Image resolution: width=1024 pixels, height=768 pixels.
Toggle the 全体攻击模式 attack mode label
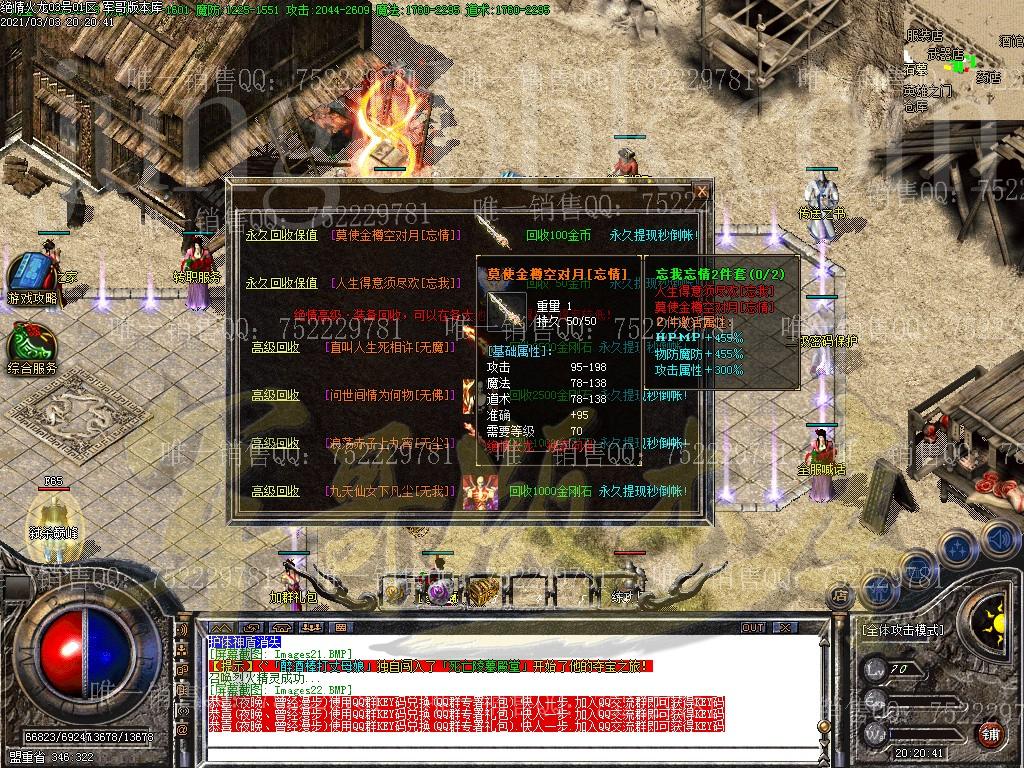coord(902,631)
